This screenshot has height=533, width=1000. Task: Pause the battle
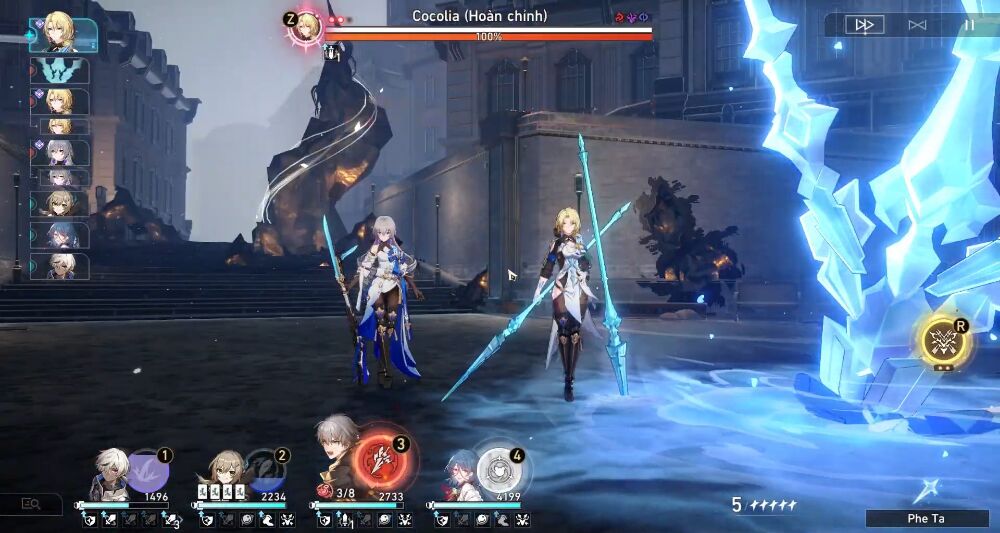pos(968,25)
